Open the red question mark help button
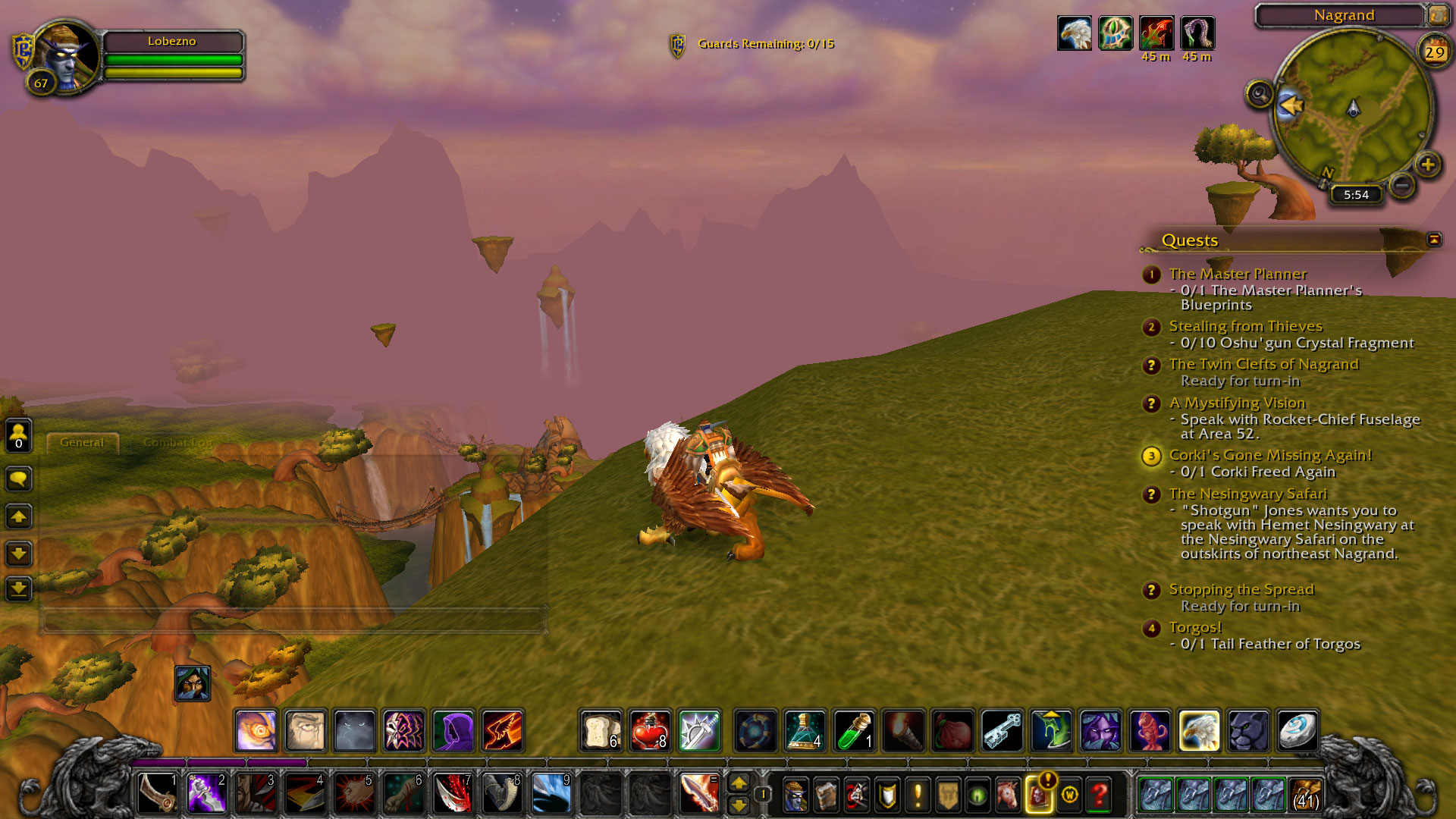This screenshot has width=1456, height=819. tap(1099, 794)
